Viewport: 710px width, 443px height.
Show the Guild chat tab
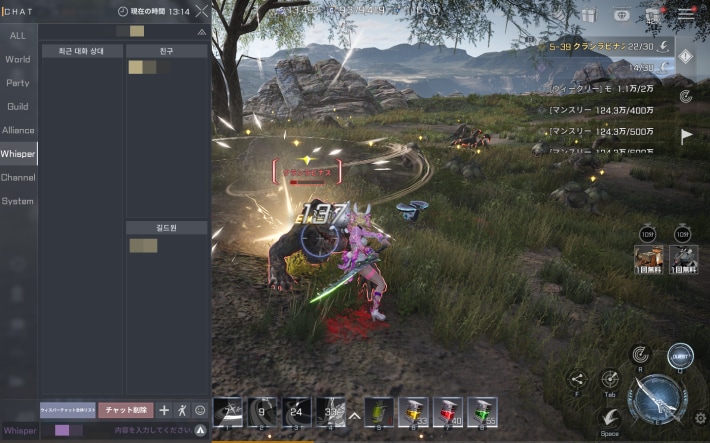pyautogui.click(x=18, y=106)
